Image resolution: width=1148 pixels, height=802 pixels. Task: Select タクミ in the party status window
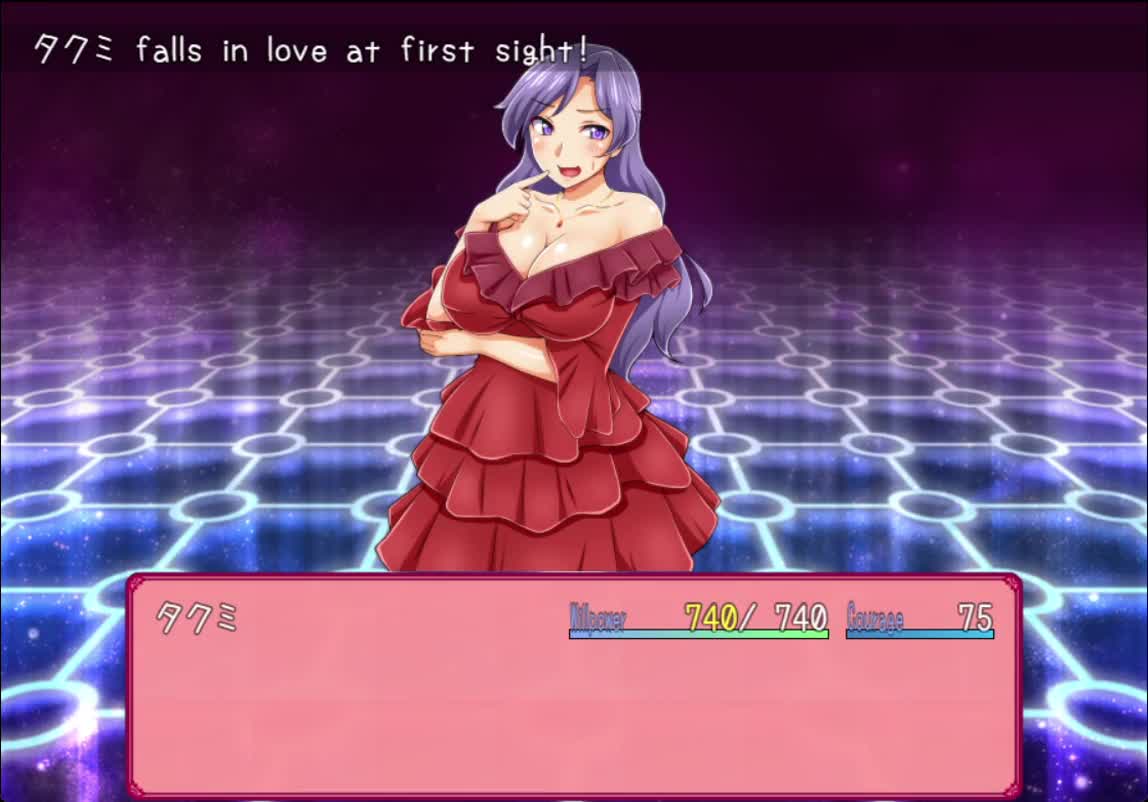[x=198, y=618]
